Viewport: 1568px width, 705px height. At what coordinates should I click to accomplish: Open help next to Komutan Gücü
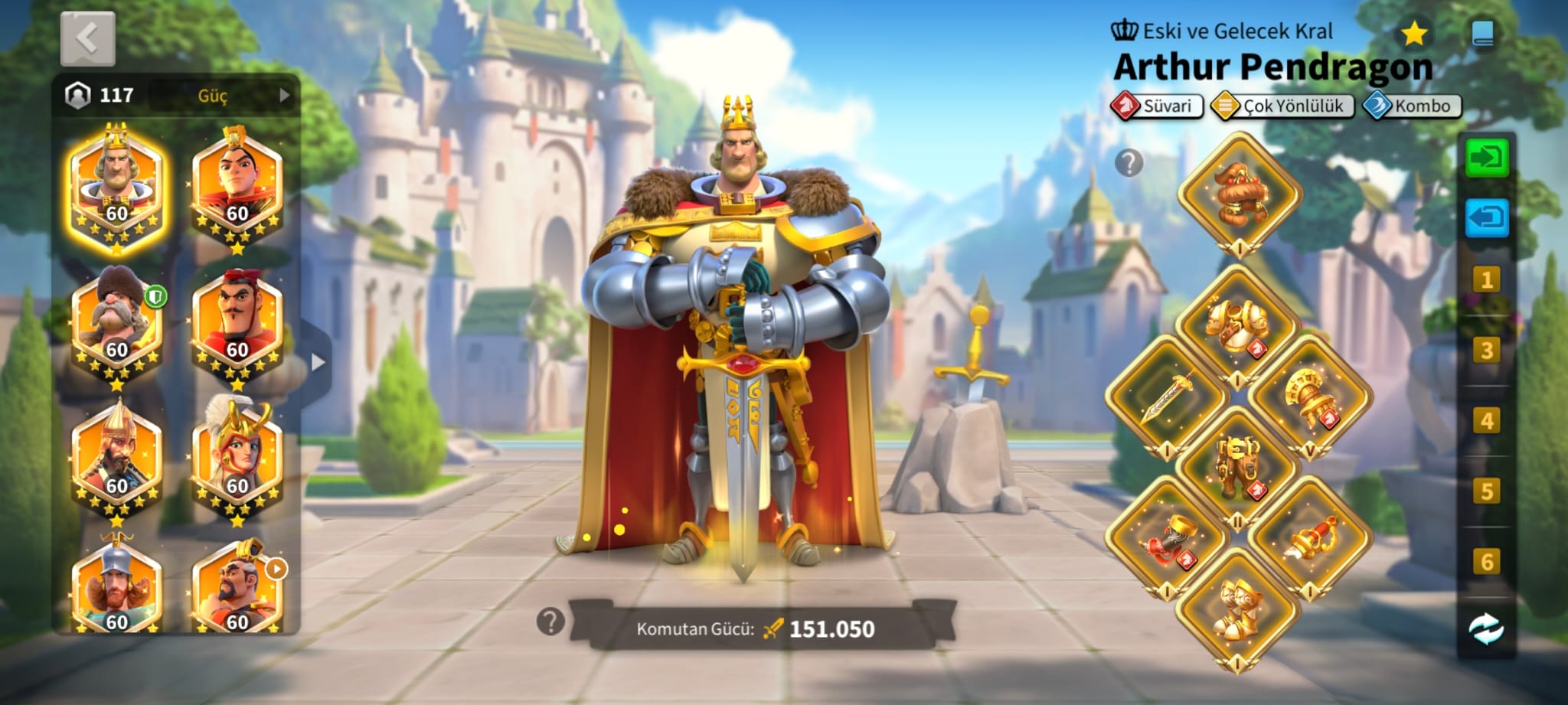click(x=550, y=622)
